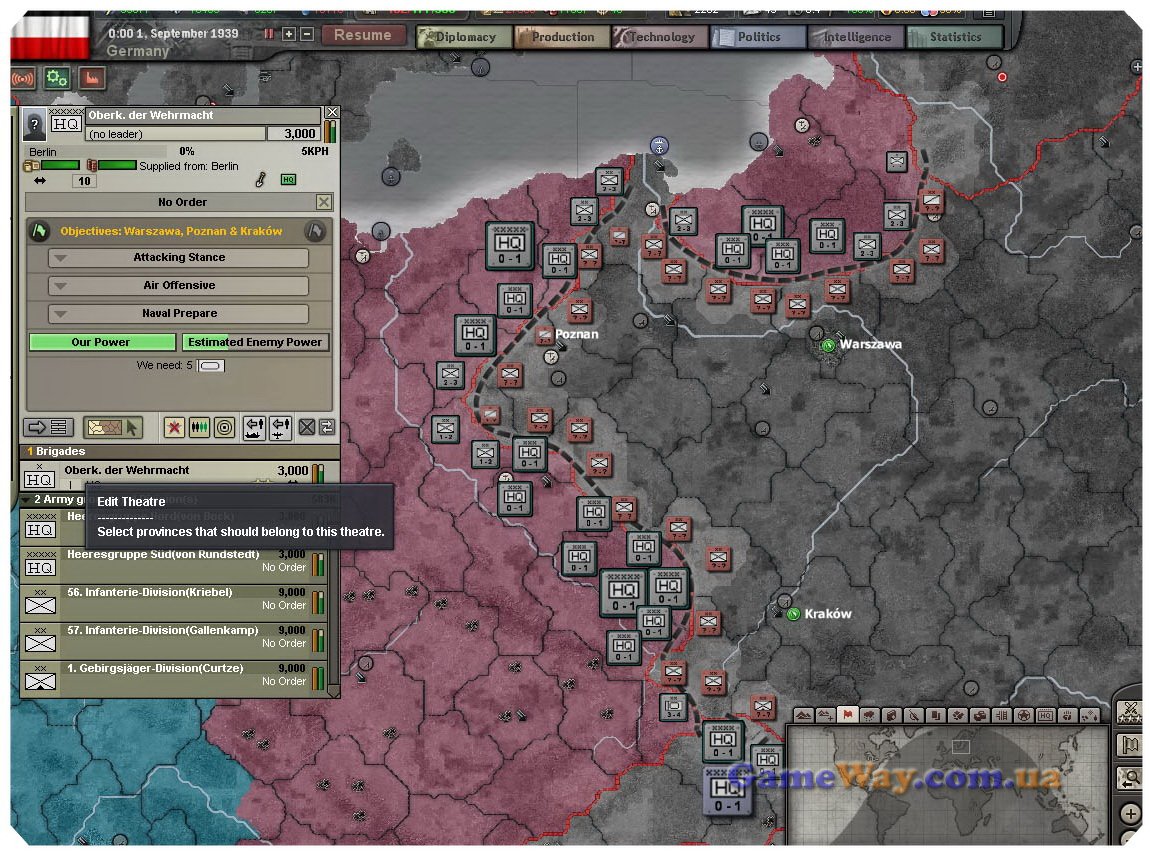
Task: Open the green gears settings icon
Action: 56,78
